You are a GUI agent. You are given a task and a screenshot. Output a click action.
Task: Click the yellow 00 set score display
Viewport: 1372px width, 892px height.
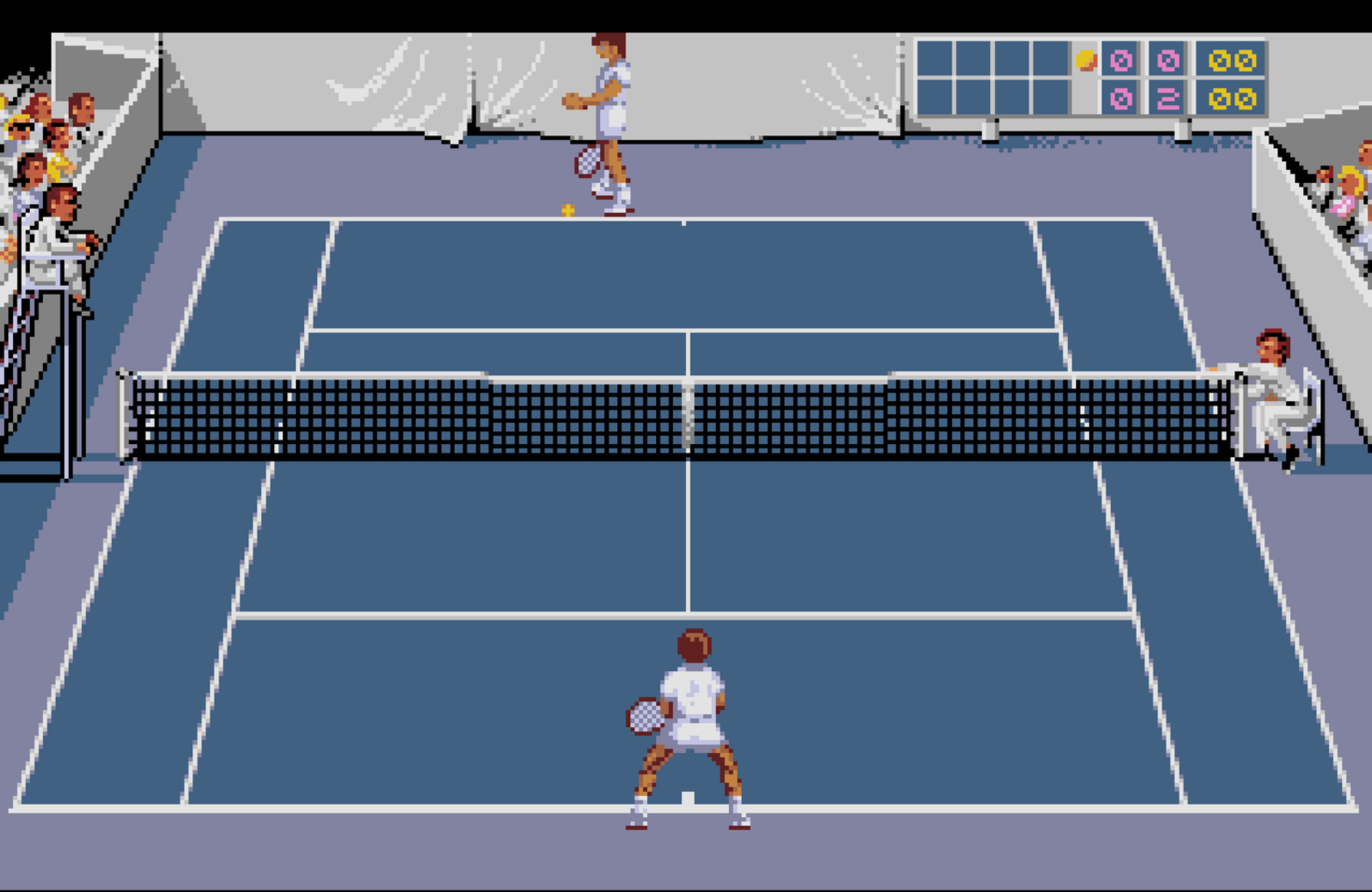[x=1233, y=61]
